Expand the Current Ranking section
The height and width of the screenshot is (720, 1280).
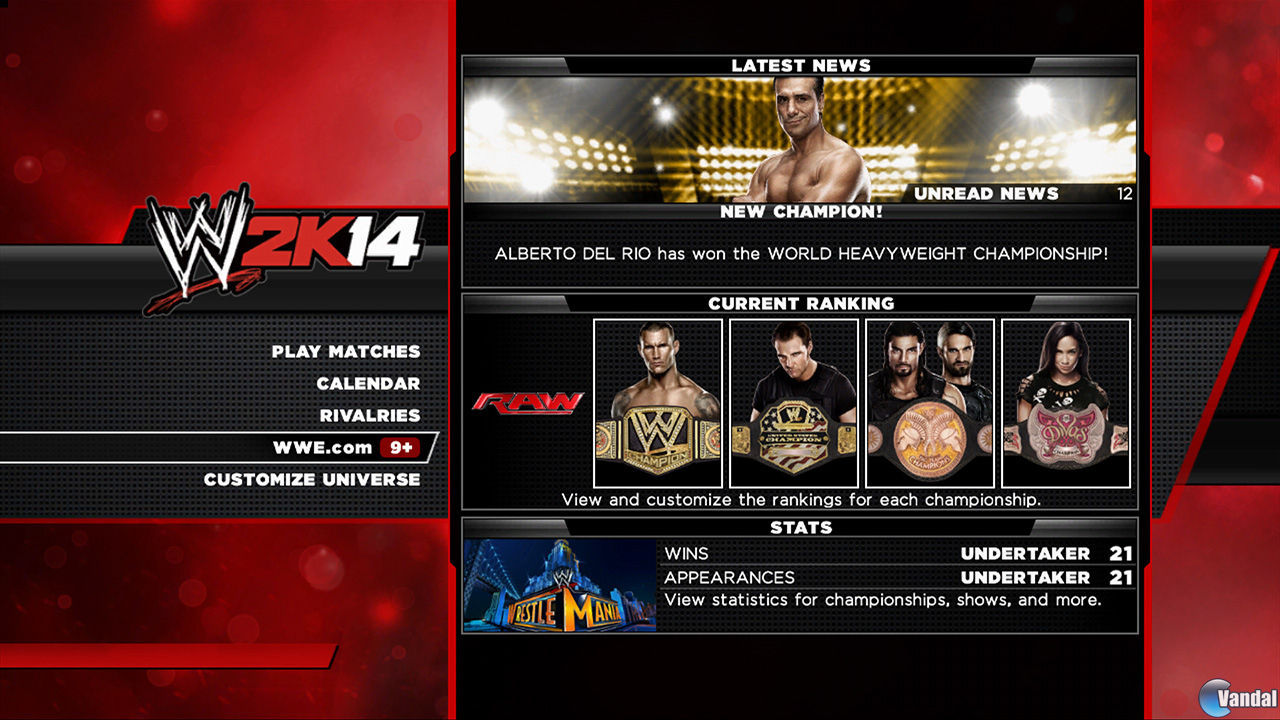pos(800,303)
